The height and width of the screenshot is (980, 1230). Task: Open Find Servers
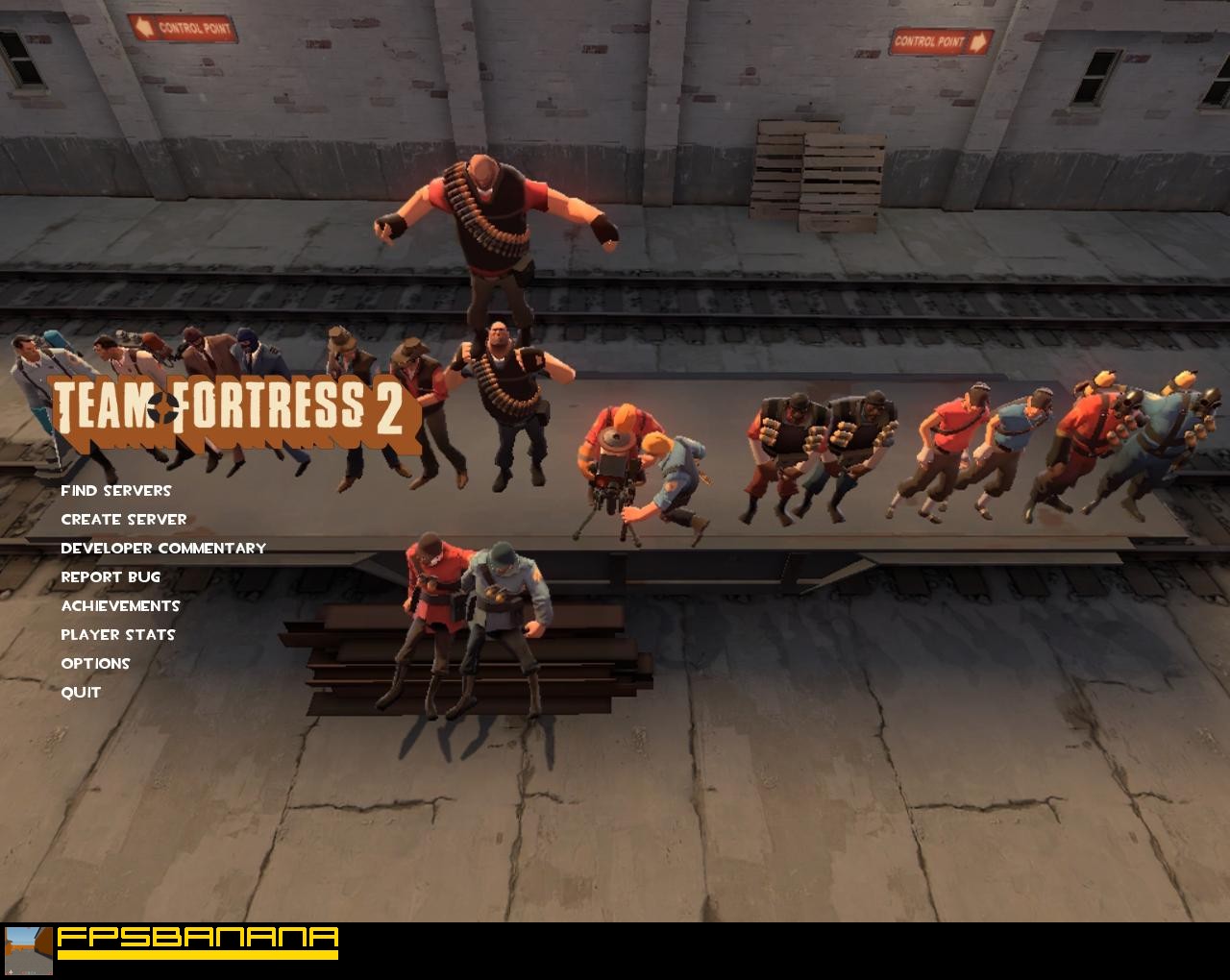(x=115, y=490)
